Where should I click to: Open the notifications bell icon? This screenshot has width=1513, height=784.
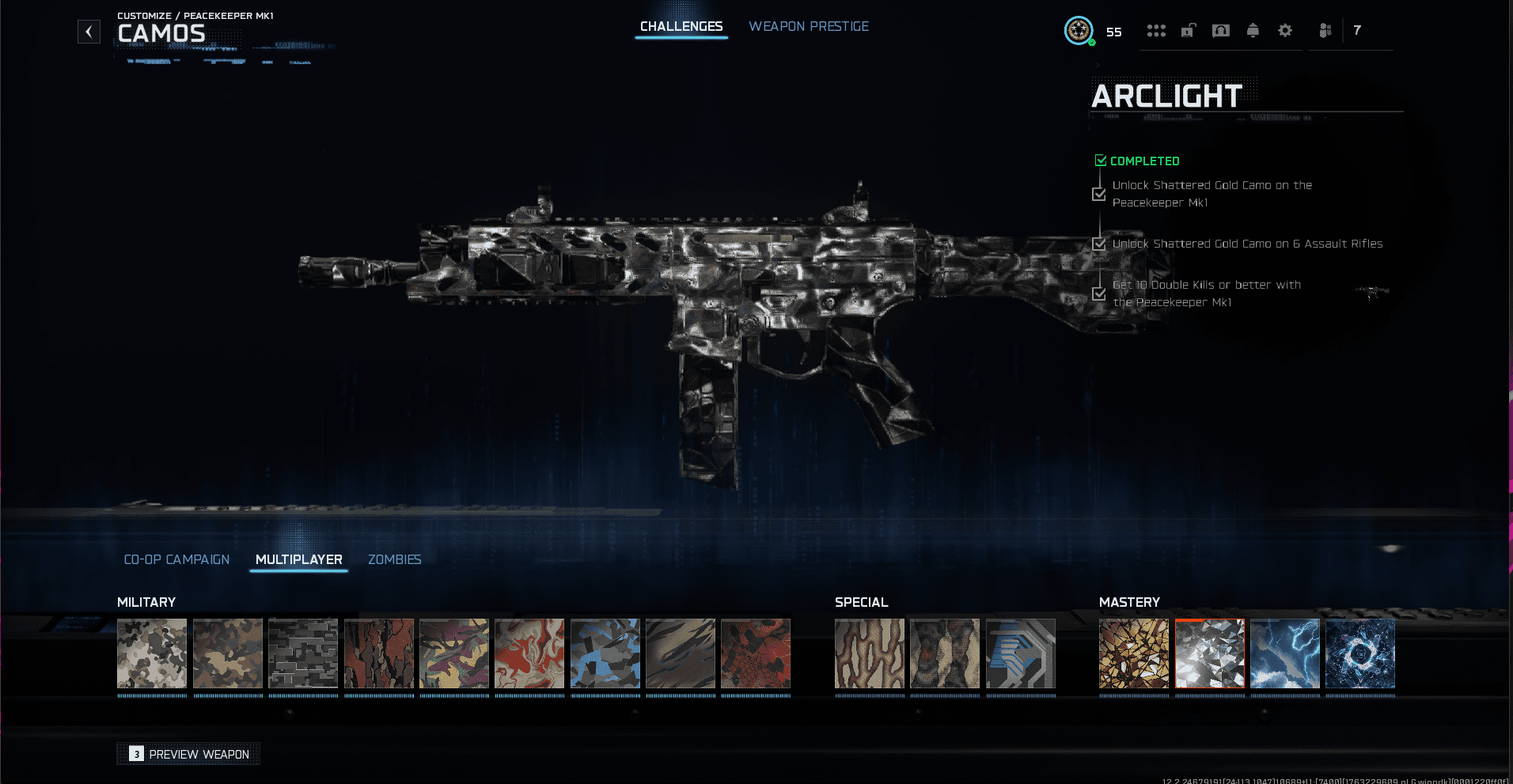[1252, 31]
